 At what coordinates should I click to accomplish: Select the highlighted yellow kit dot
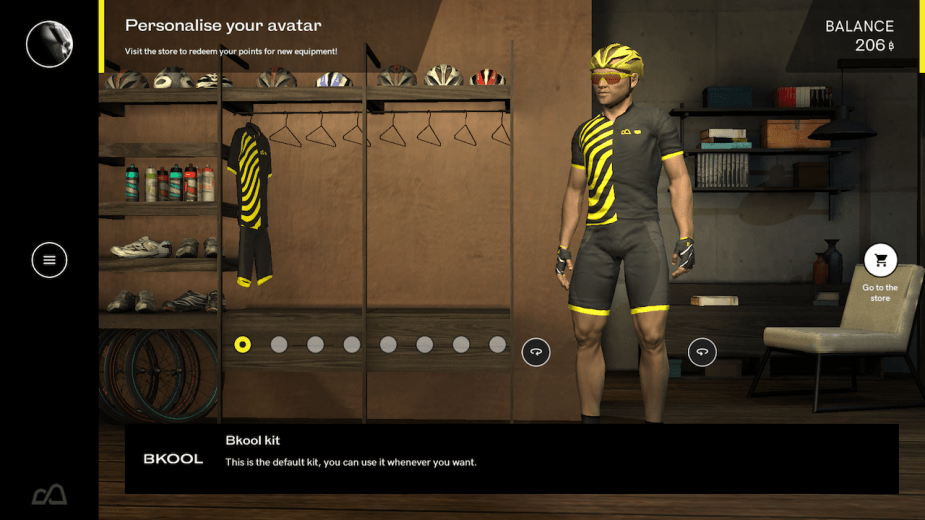click(242, 345)
